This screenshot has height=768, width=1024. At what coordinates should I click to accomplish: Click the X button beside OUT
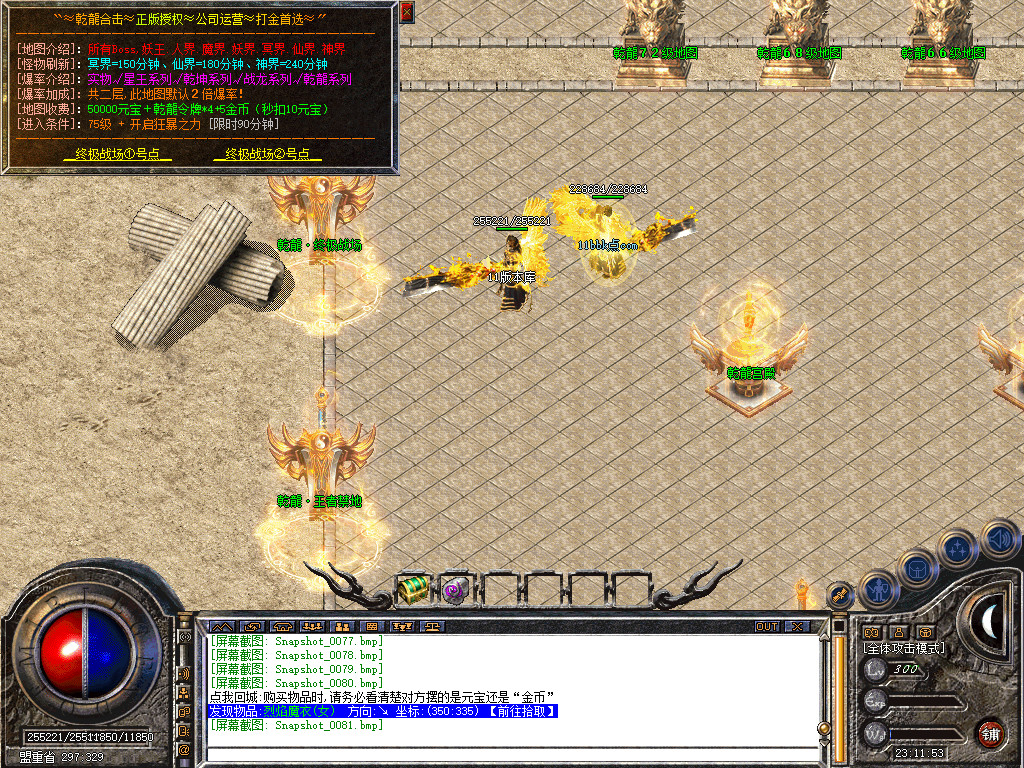point(797,627)
